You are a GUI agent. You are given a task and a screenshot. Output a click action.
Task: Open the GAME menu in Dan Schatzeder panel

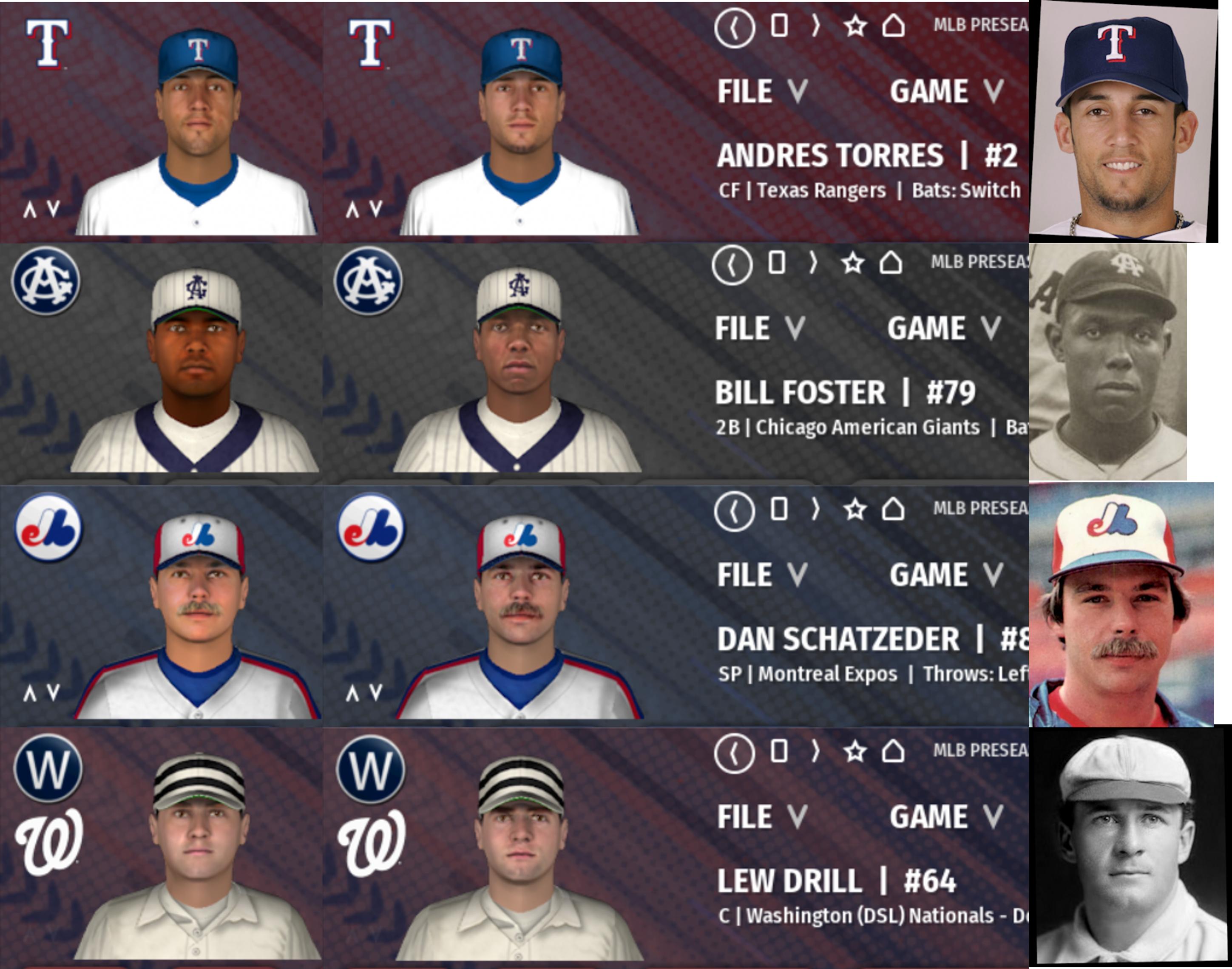point(945,575)
